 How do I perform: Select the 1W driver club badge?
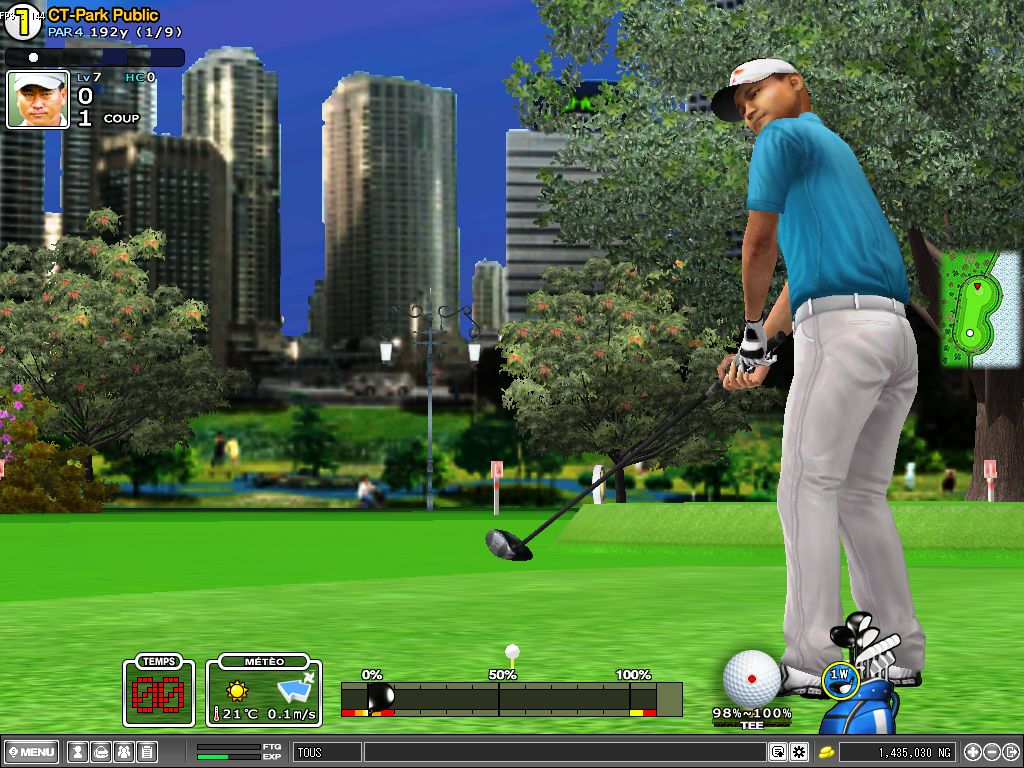(x=840, y=679)
